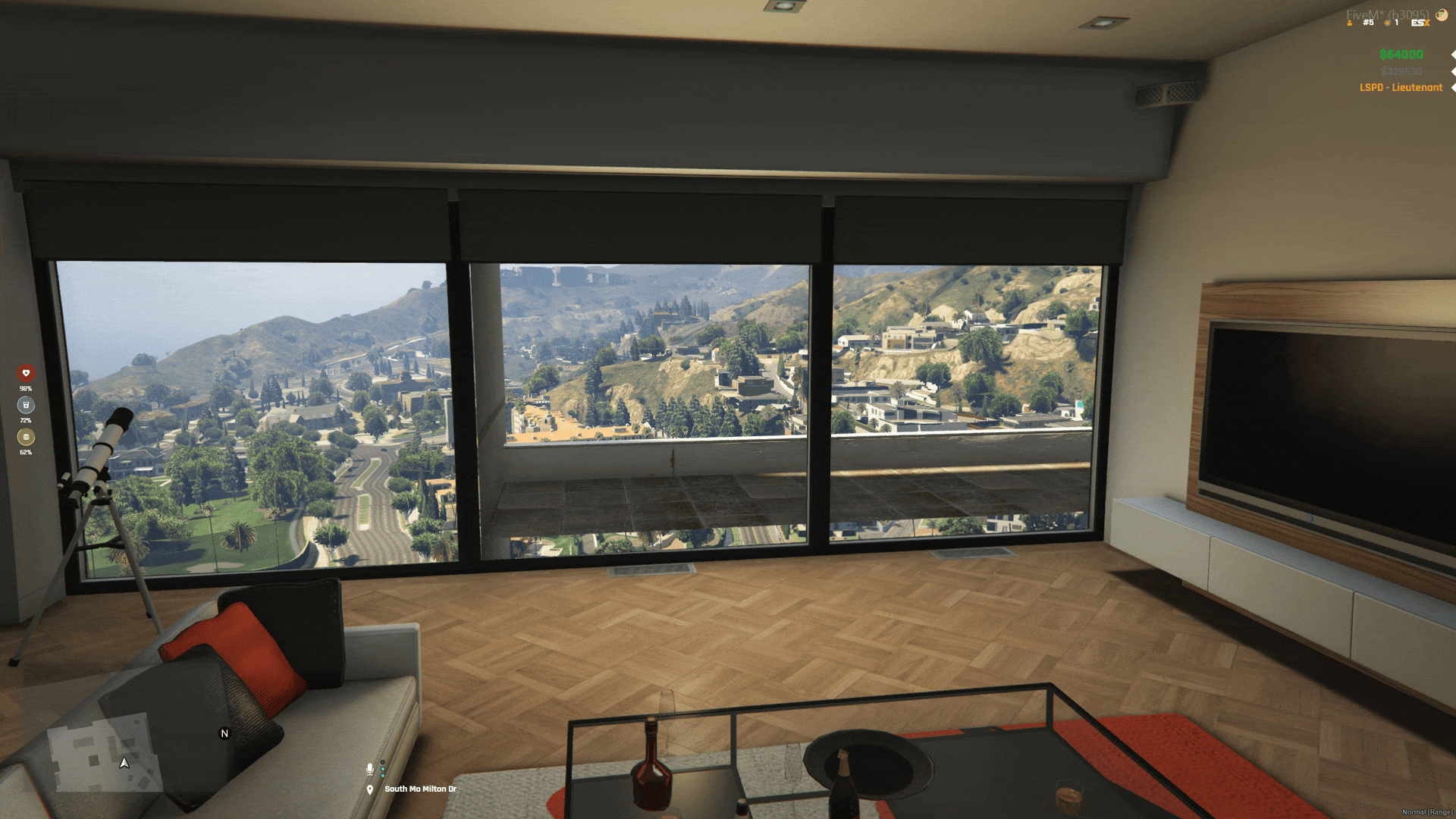Click the player arrow on the minimap
Viewport: 1456px width, 819px height.
tap(123, 764)
